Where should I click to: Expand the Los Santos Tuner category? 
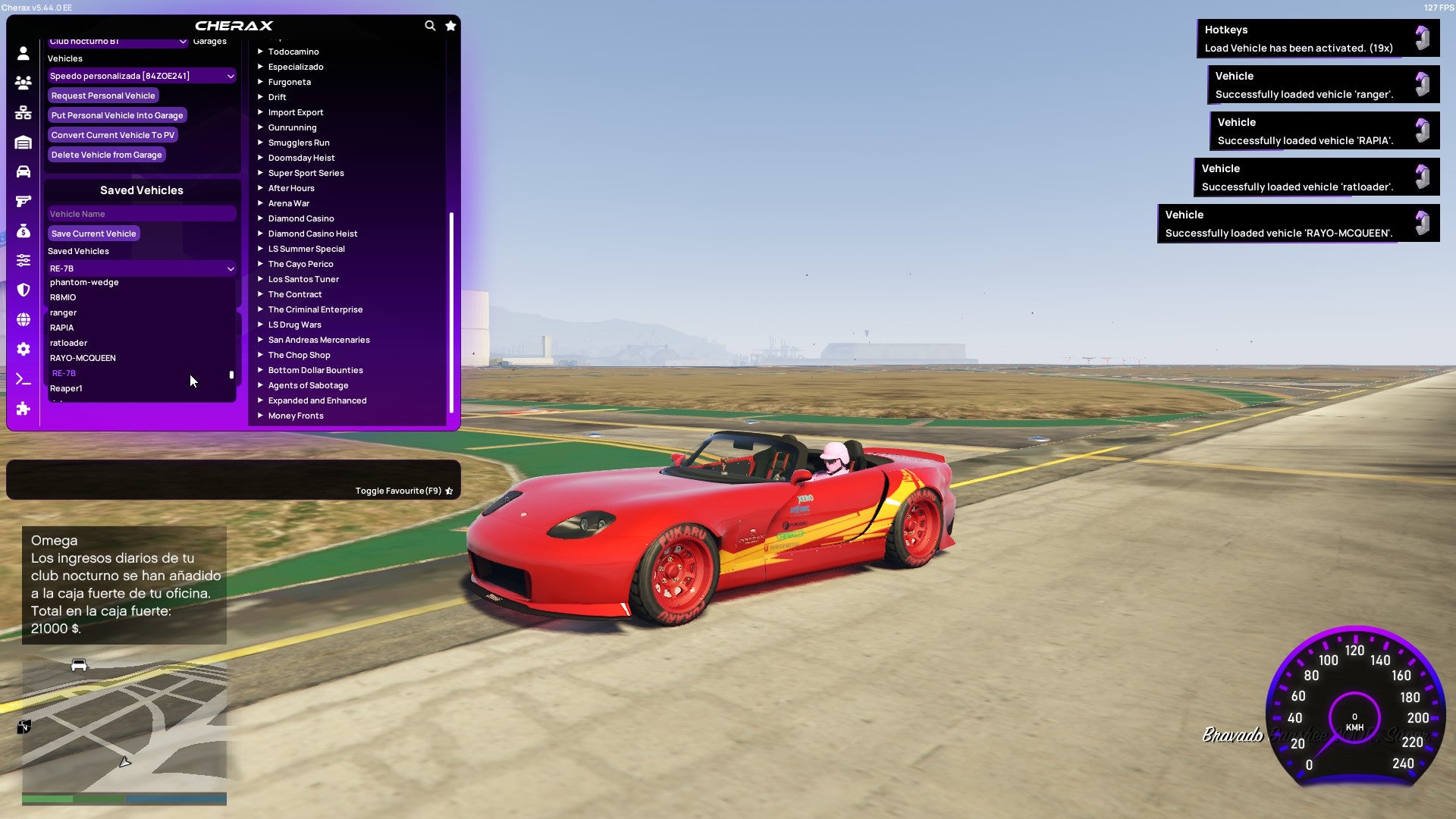click(x=303, y=279)
